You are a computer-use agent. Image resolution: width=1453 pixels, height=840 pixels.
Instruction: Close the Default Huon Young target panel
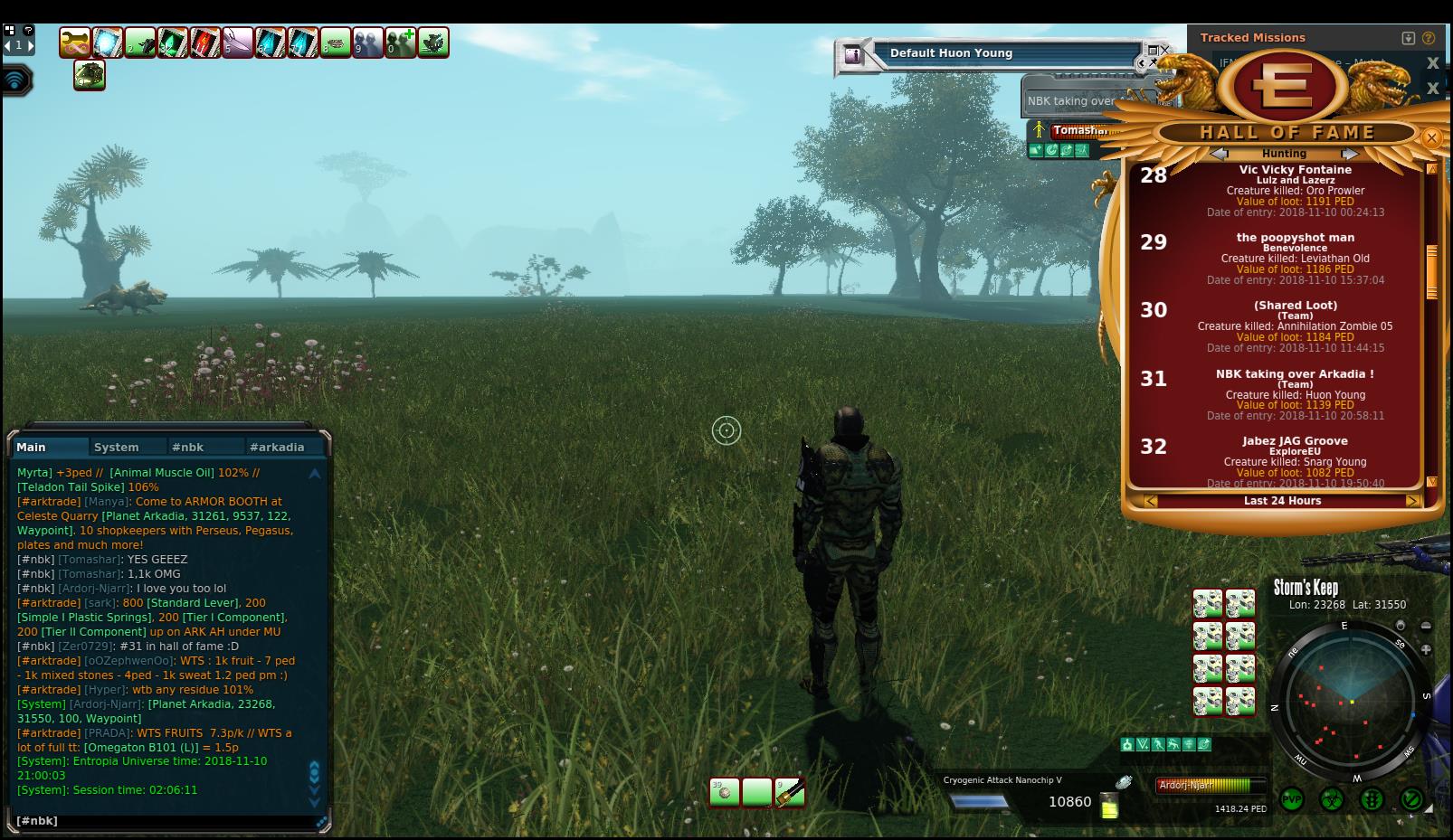[x=1164, y=50]
